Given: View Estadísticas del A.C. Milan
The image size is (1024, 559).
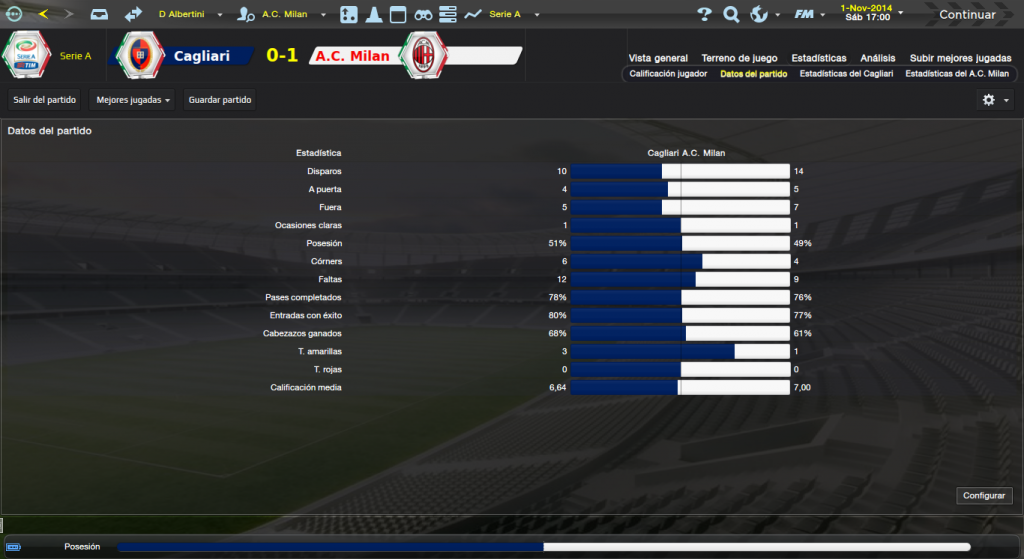Looking at the screenshot, I should pos(957,74).
